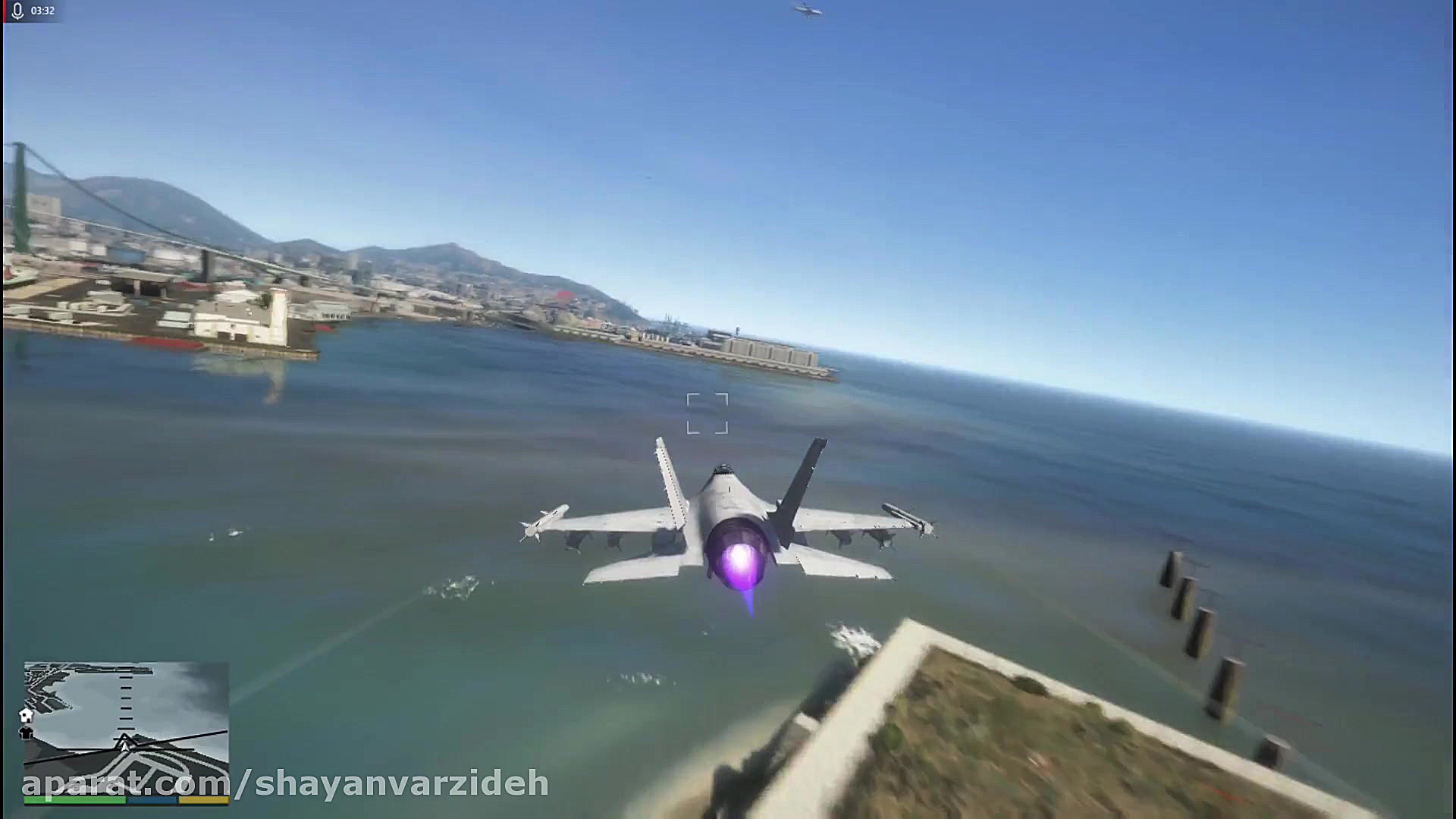Click the green health bar segment
The image size is (1456, 819).
(76, 800)
